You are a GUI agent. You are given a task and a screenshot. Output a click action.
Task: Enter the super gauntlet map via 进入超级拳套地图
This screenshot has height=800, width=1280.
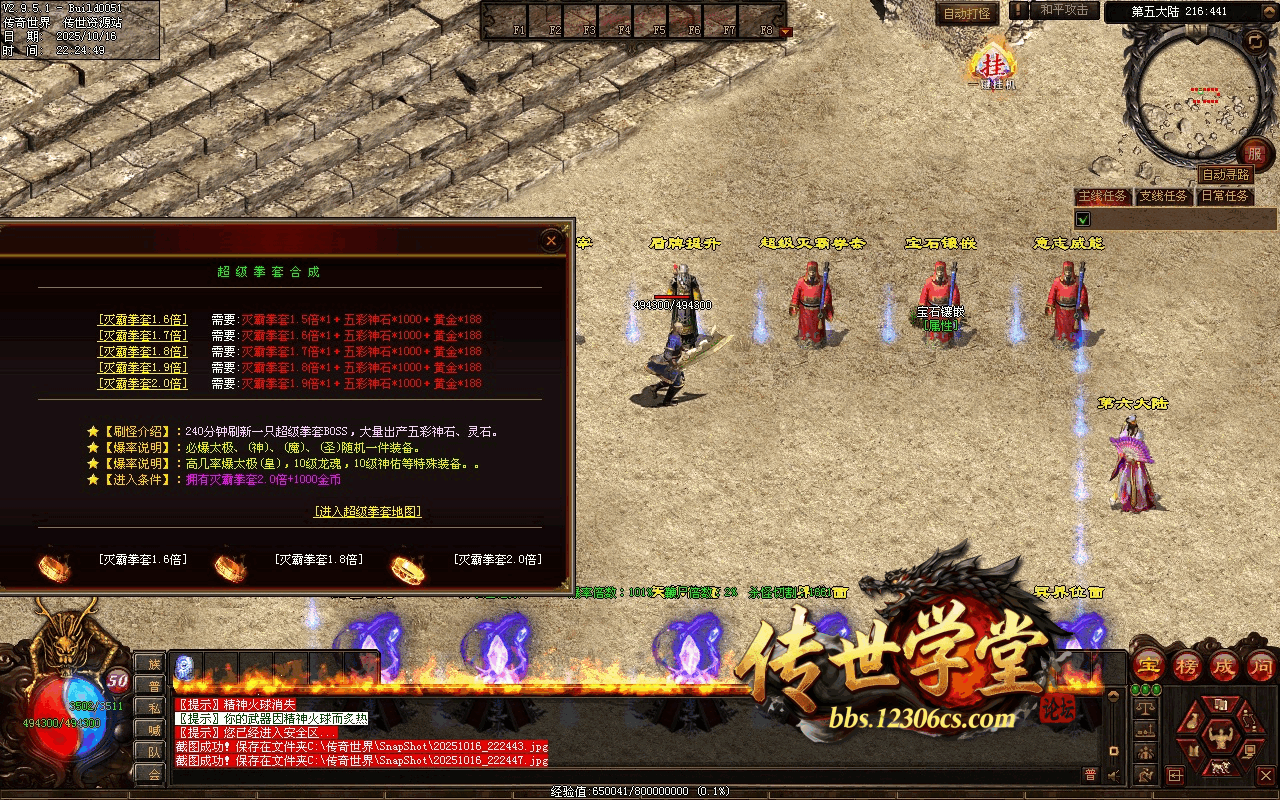point(368,512)
